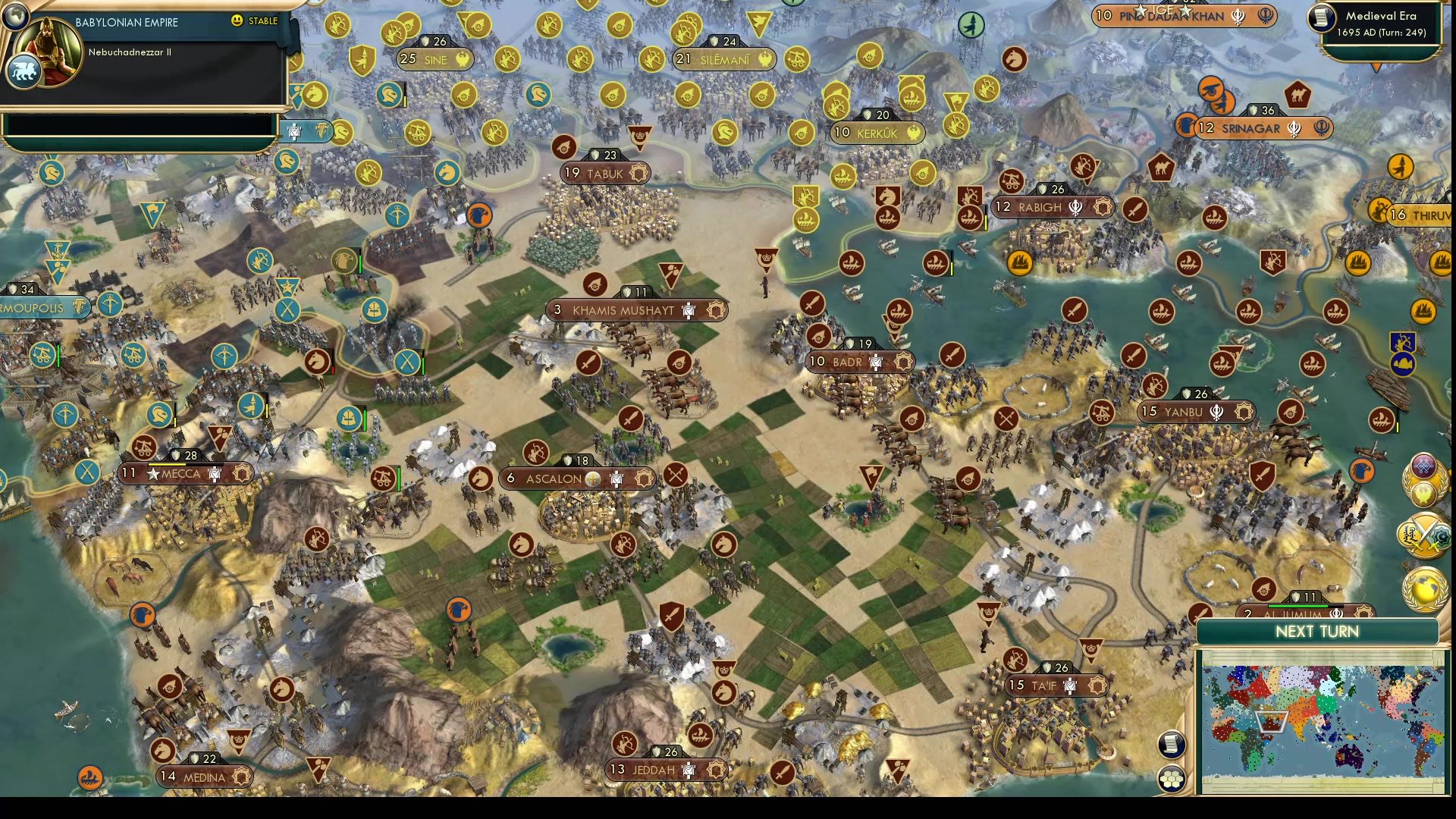
Task: Open the notification log scroll icon
Action: point(1171,745)
